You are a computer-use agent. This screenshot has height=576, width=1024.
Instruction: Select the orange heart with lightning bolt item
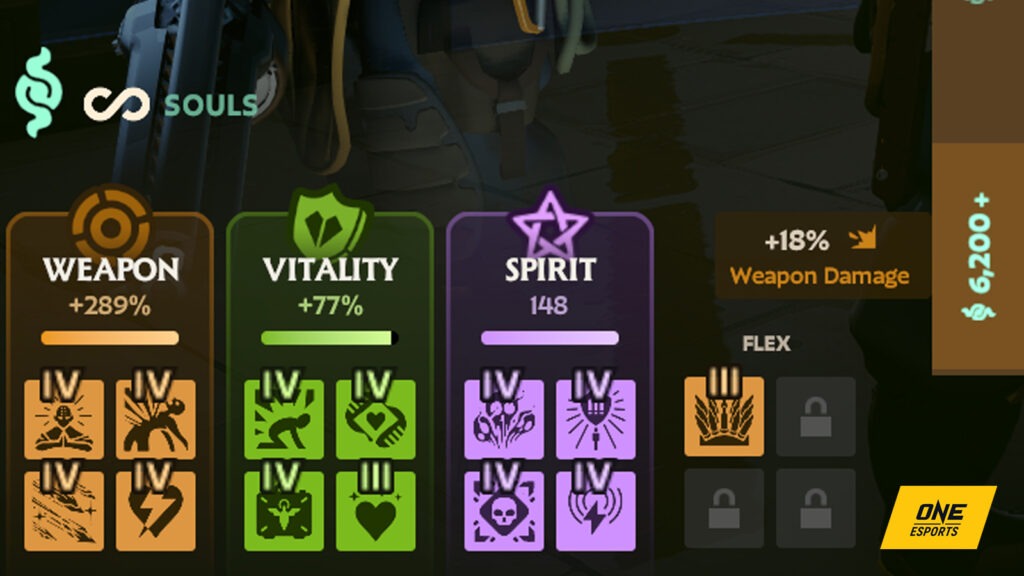155,511
